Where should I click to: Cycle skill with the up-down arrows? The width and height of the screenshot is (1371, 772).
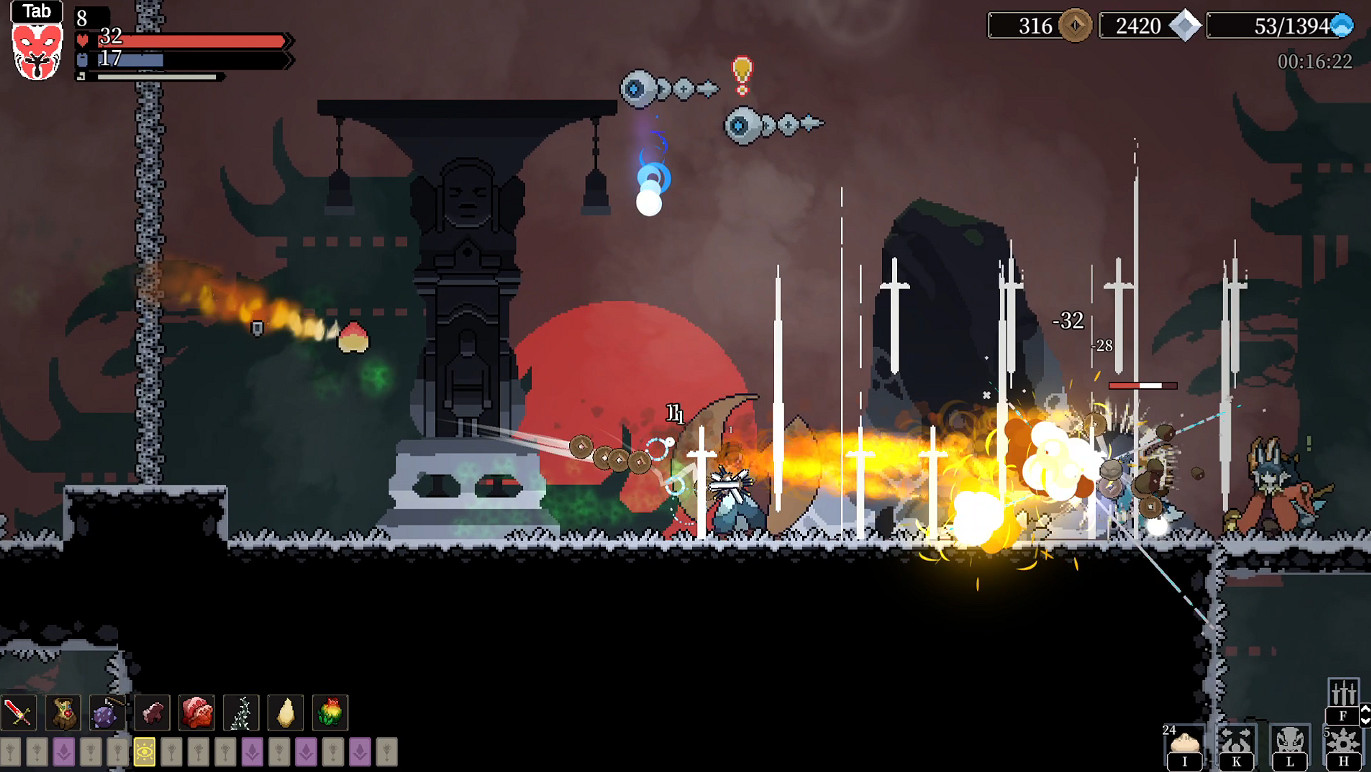pos(1366,715)
